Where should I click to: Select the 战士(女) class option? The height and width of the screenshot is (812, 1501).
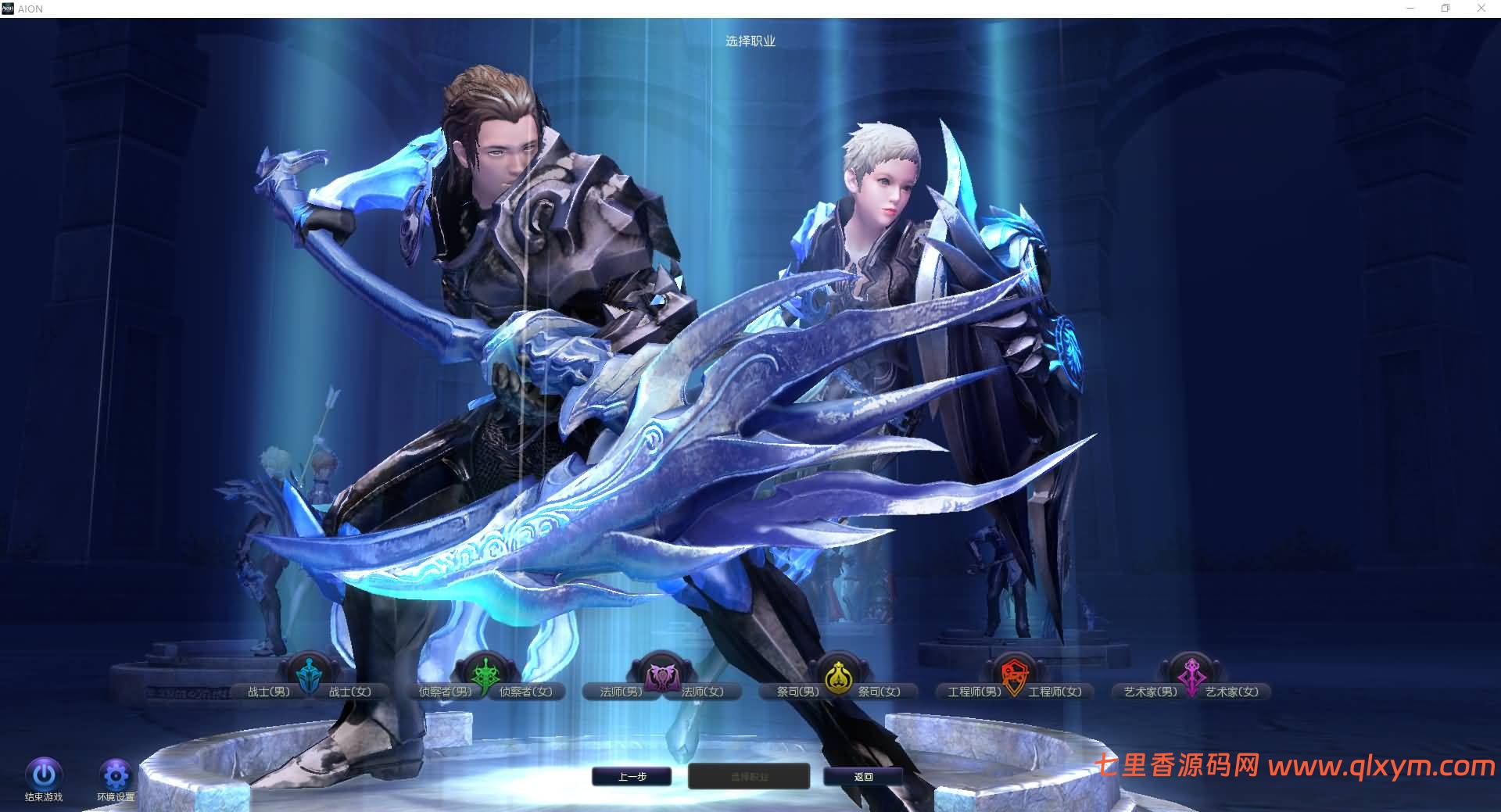(350, 692)
